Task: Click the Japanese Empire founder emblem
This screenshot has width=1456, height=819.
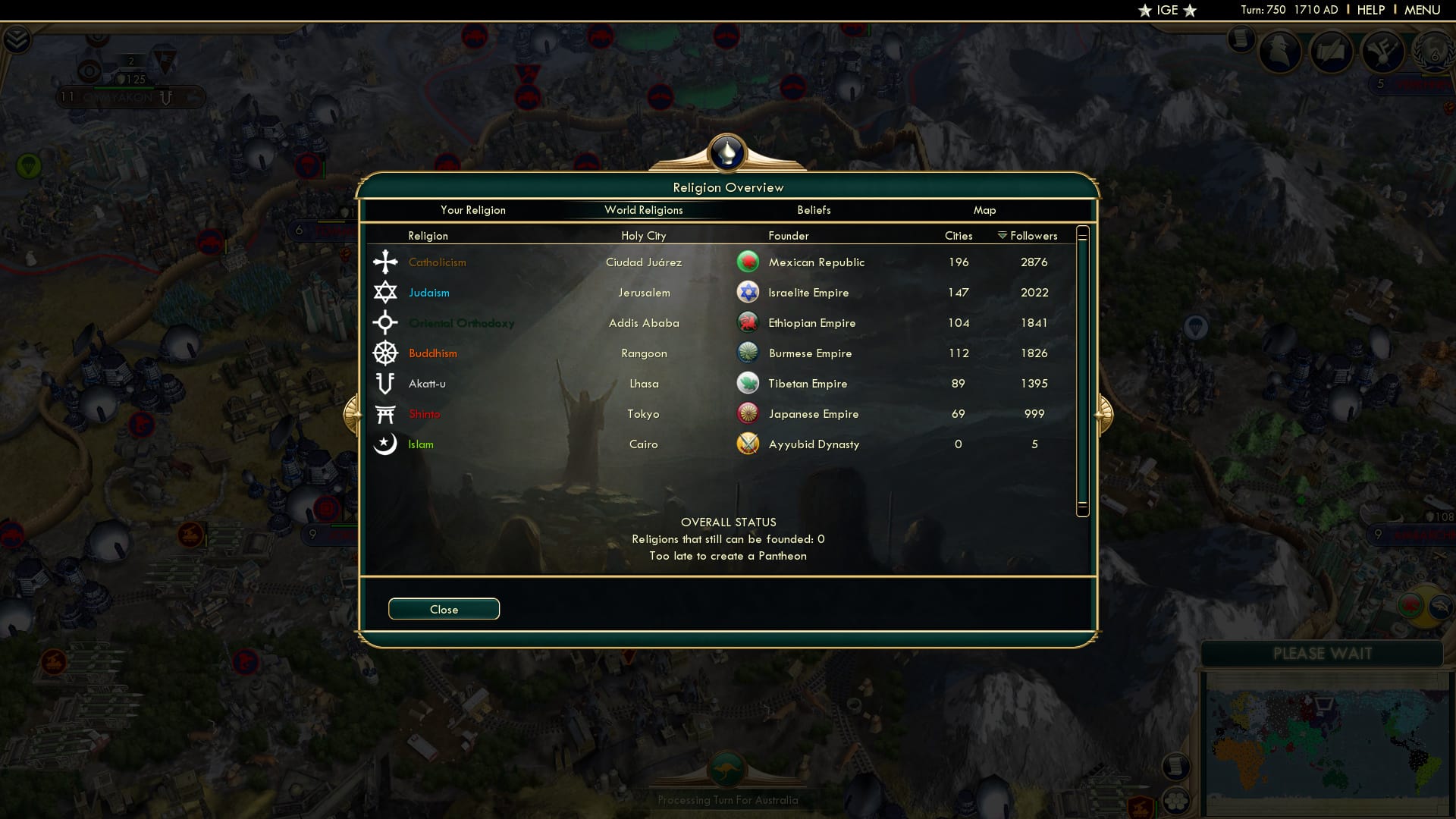Action: [748, 413]
